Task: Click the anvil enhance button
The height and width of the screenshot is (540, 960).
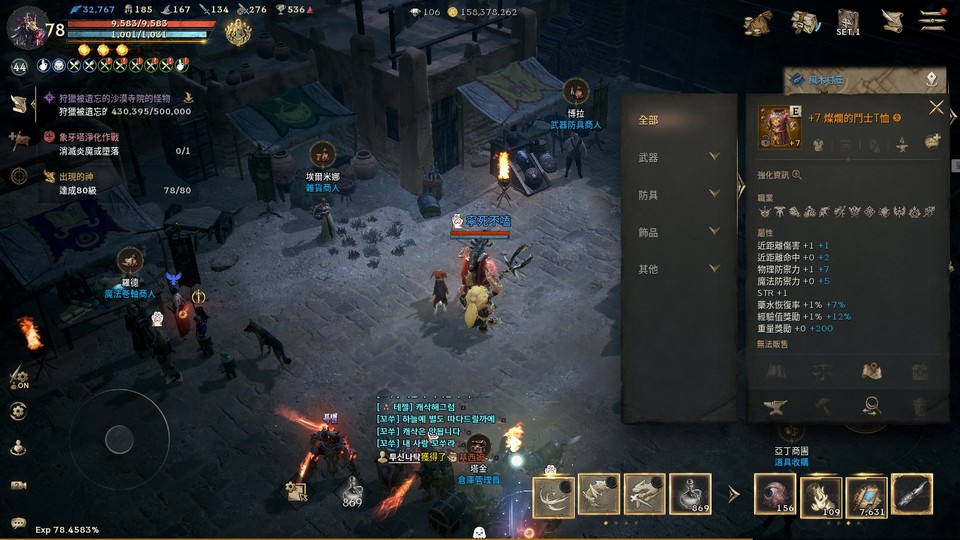Action: [774, 406]
